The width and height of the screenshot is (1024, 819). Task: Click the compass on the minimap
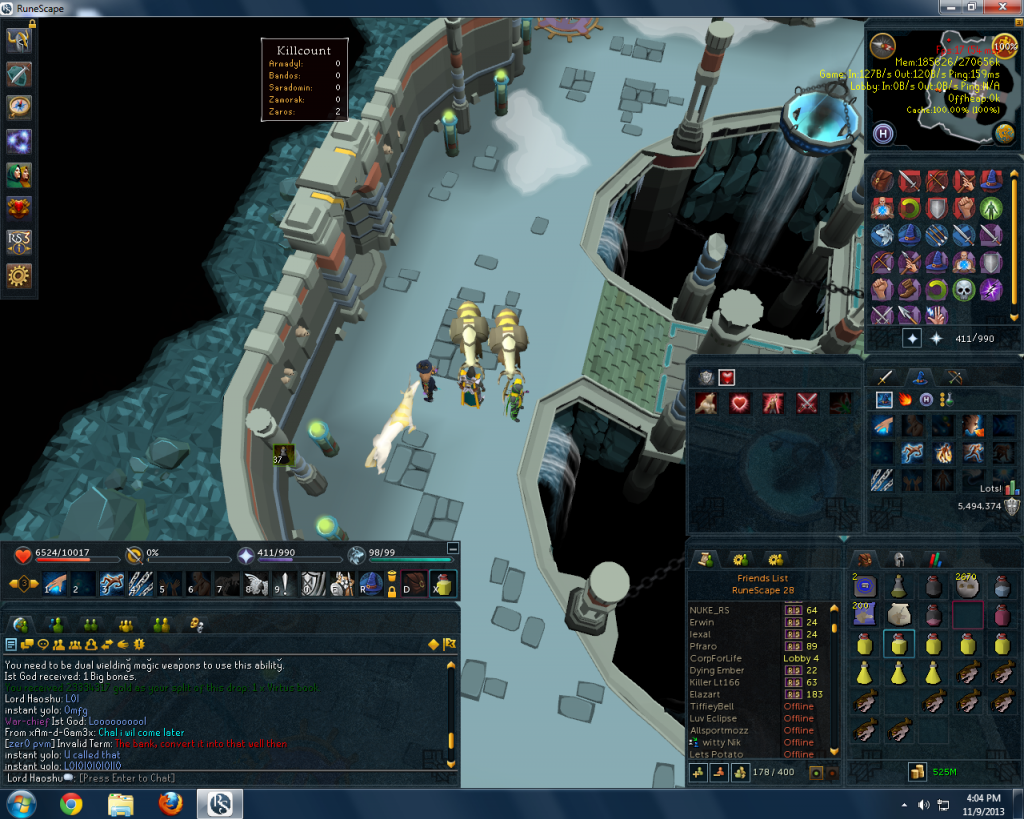(x=881, y=45)
